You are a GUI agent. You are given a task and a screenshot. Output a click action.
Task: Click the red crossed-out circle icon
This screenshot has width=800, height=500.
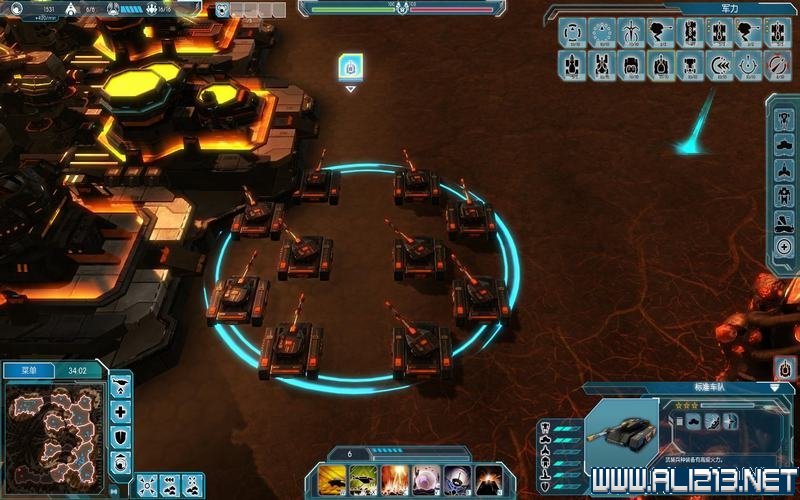tap(777, 65)
